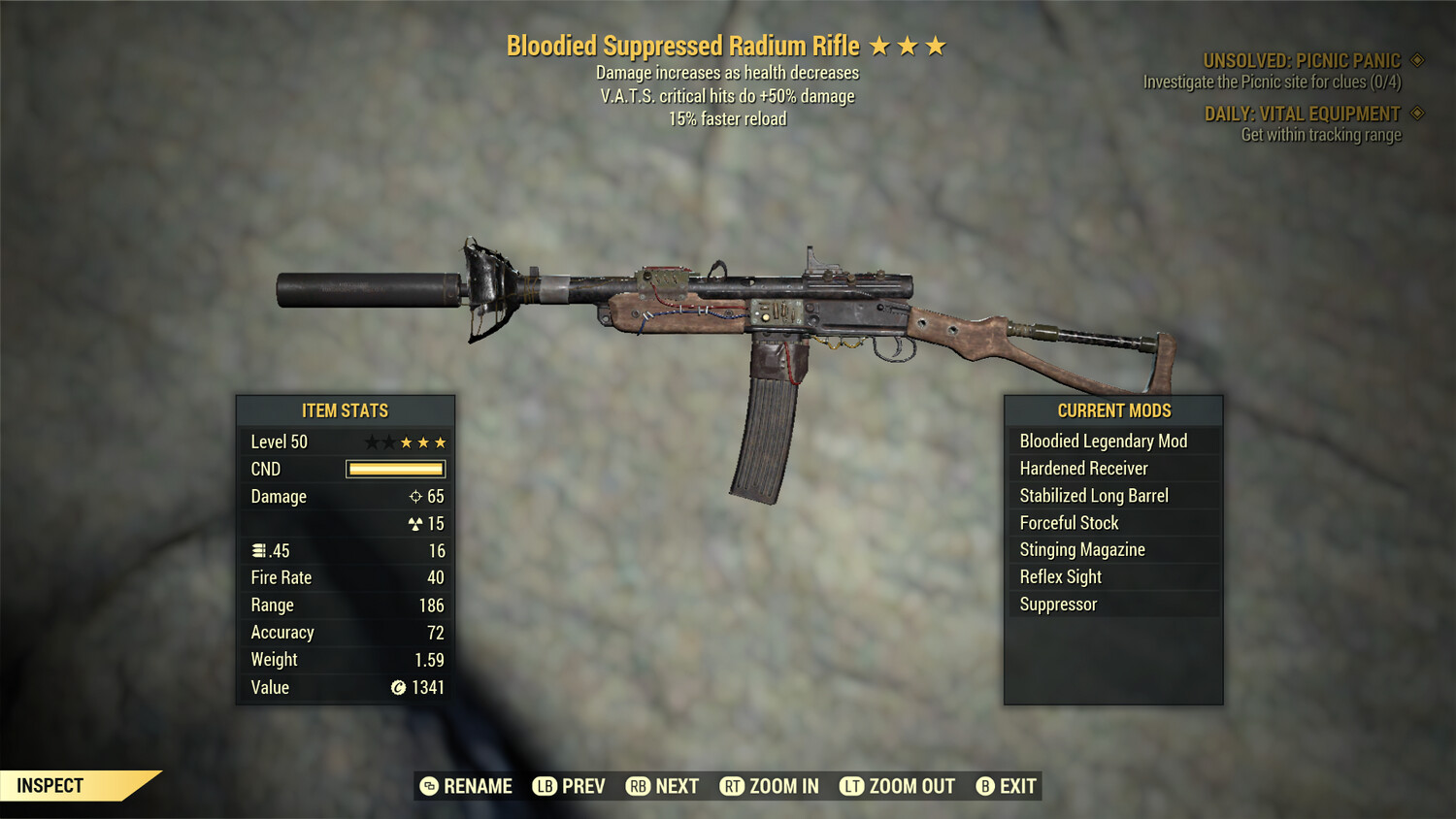Image resolution: width=1456 pixels, height=819 pixels.
Task: Click Zoom Out at the bottom bar
Action: [912, 786]
